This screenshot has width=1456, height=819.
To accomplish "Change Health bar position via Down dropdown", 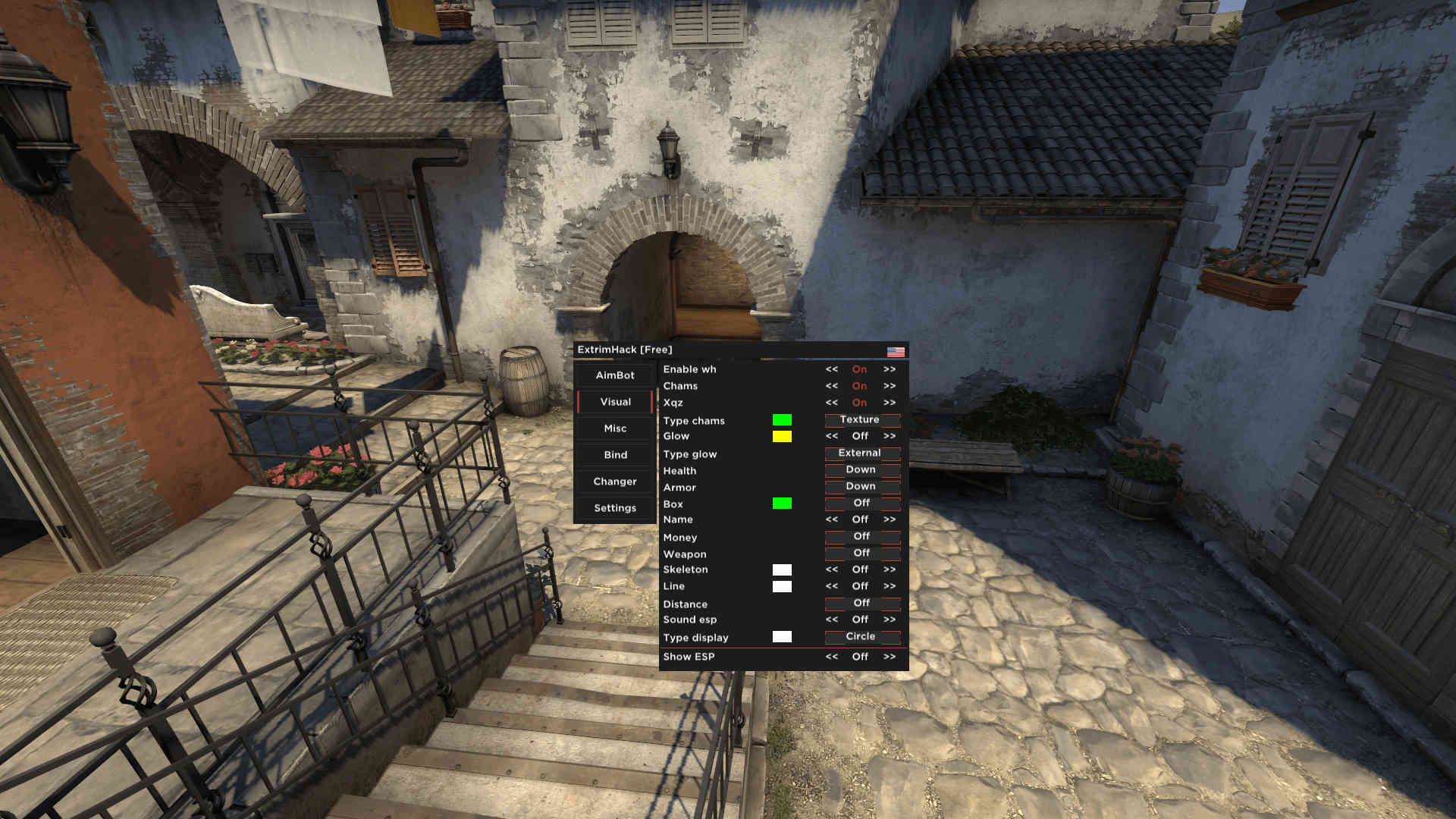I will 861,469.
